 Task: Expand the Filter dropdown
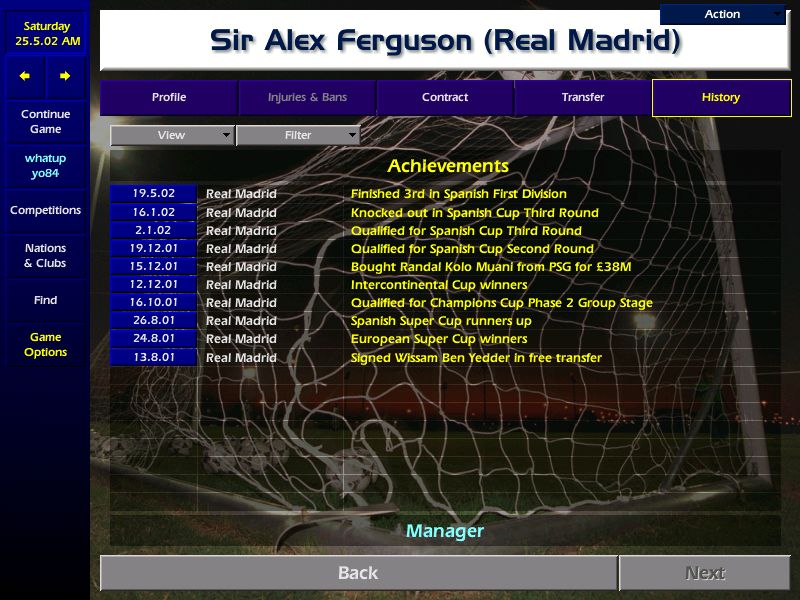(298, 135)
